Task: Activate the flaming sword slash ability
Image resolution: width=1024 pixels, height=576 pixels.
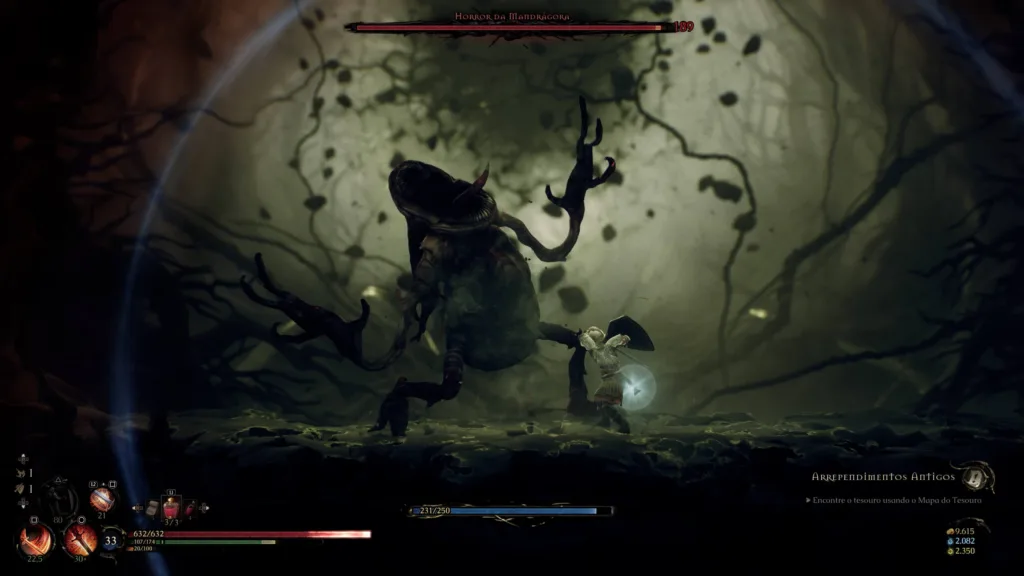Action: 36,540
